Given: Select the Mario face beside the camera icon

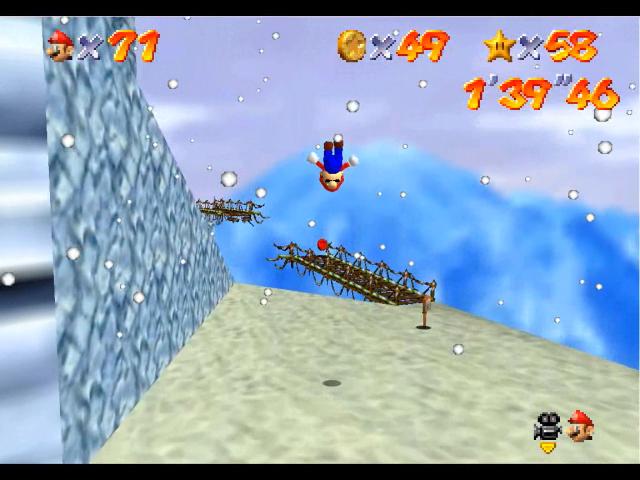Looking at the screenshot, I should click(579, 427).
